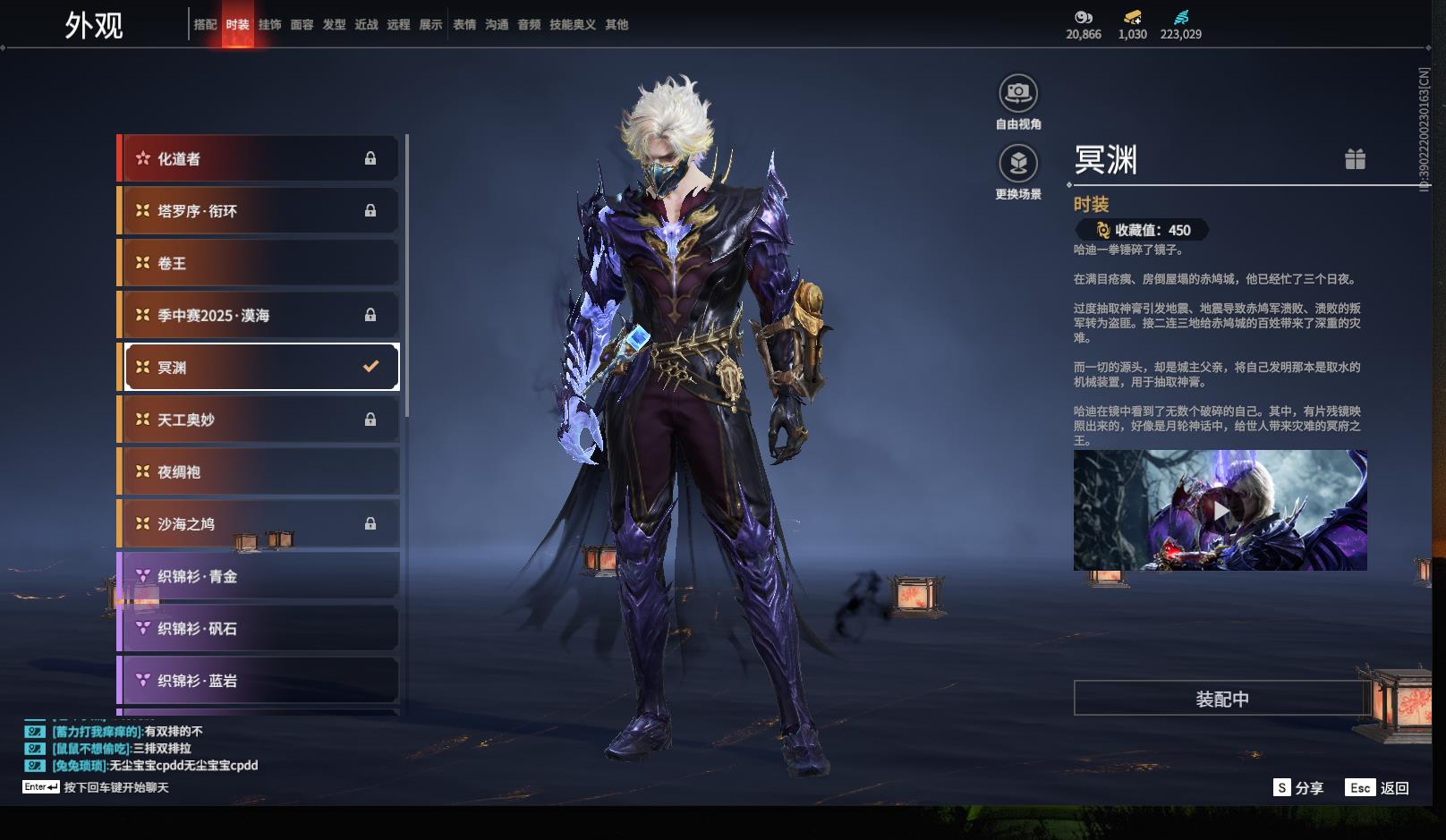This screenshot has height=840, width=1446.
Task: Click the 装配中 equip button
Action: [1221, 699]
